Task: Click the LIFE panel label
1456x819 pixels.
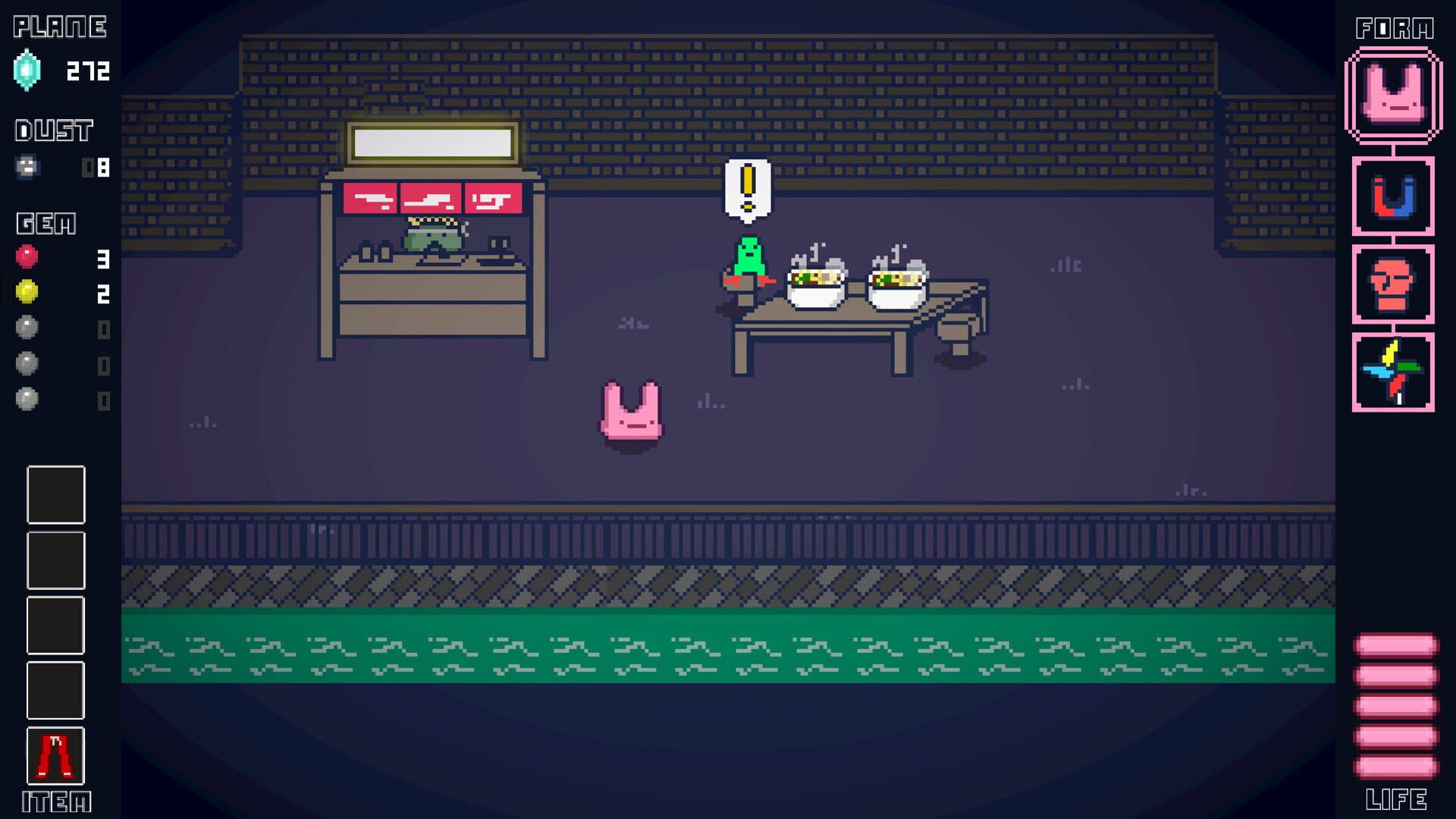Action: (x=1398, y=799)
